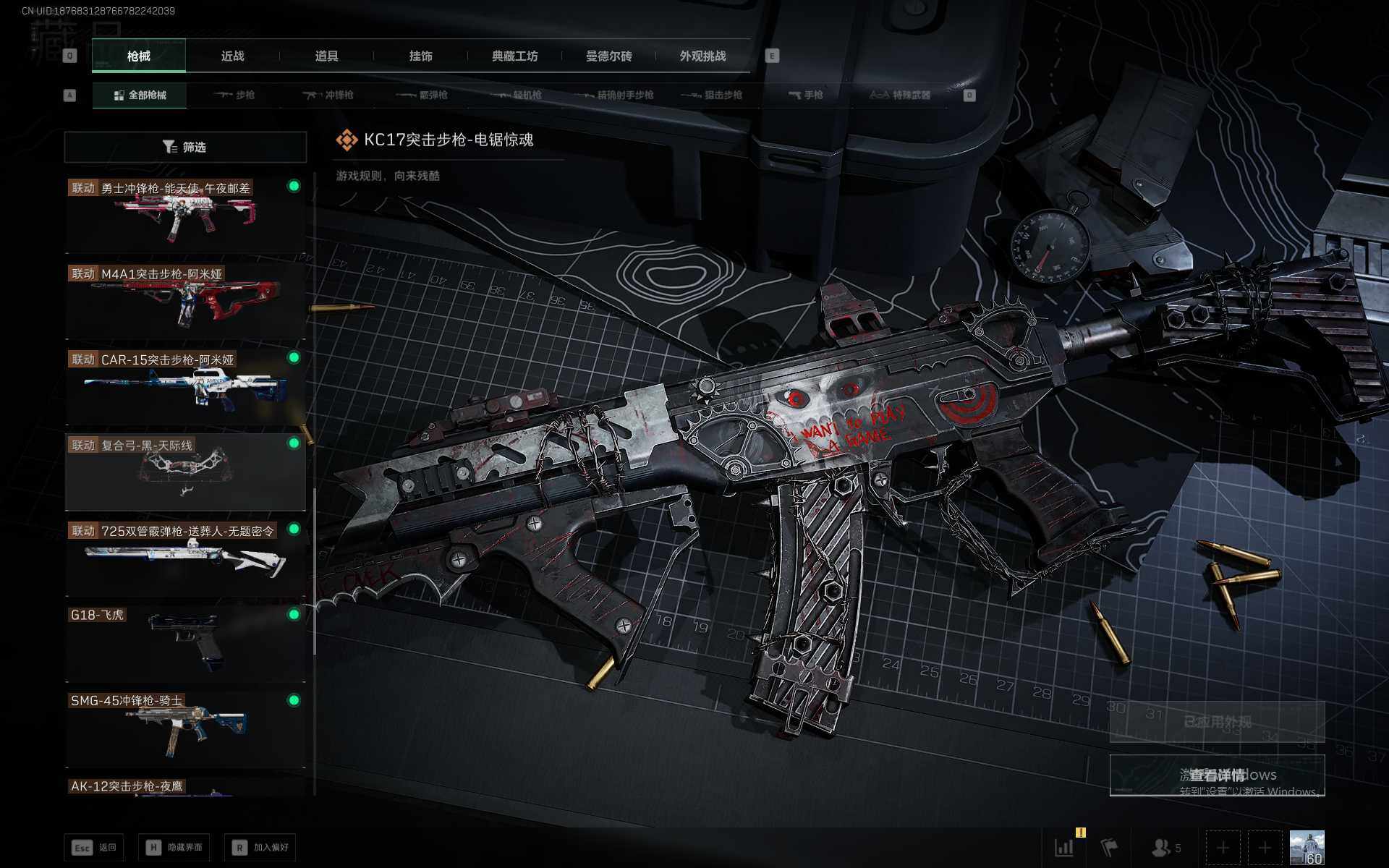Viewport: 1389px width, 868px height.
Task: Choose the G18-飞虎 pistol skin
Action: point(185,643)
